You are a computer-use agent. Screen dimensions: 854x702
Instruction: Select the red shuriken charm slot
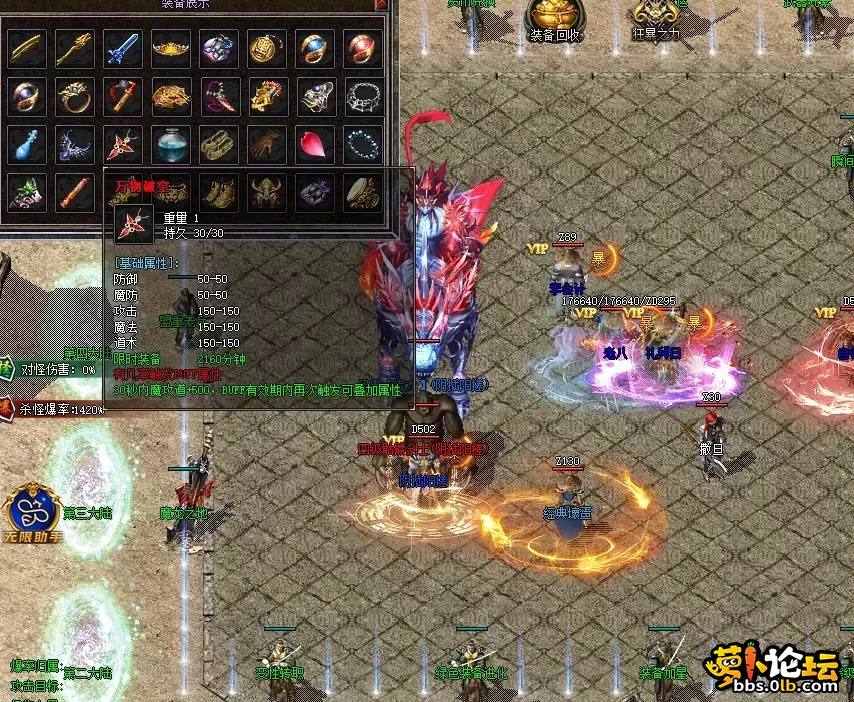tap(123, 144)
